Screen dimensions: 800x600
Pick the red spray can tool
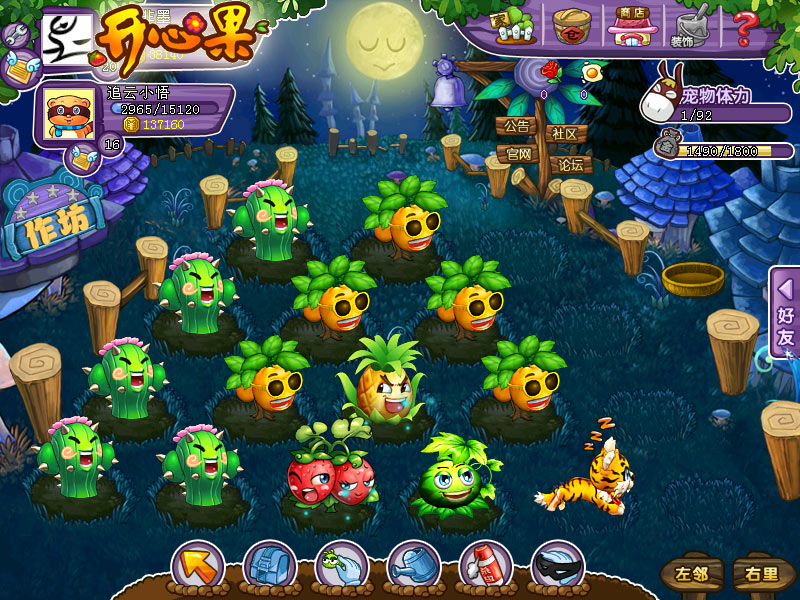tap(485, 567)
